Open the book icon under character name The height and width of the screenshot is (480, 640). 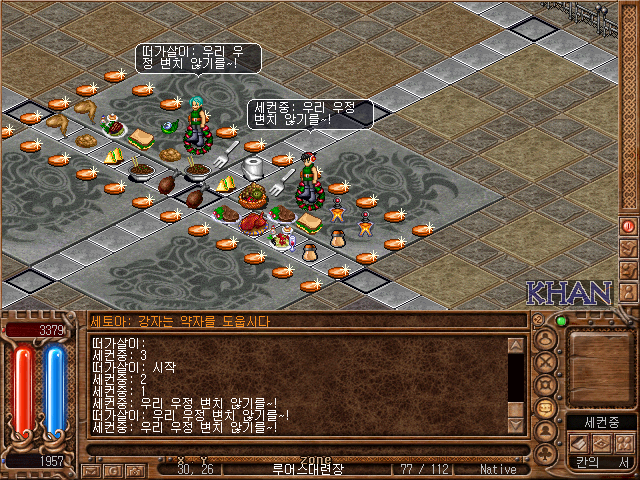(578, 442)
